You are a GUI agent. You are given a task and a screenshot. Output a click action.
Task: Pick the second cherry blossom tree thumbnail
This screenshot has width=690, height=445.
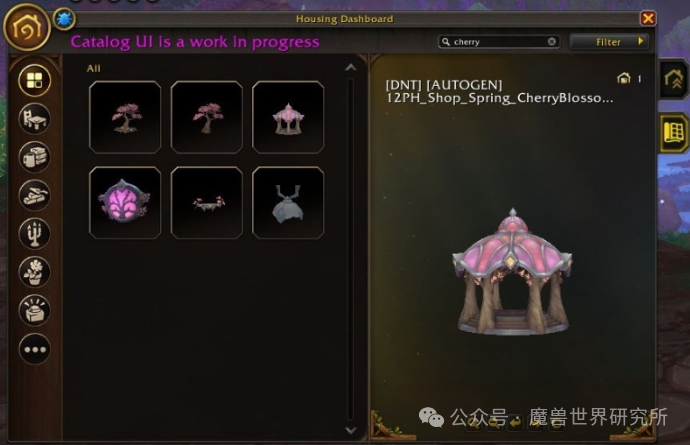click(207, 117)
